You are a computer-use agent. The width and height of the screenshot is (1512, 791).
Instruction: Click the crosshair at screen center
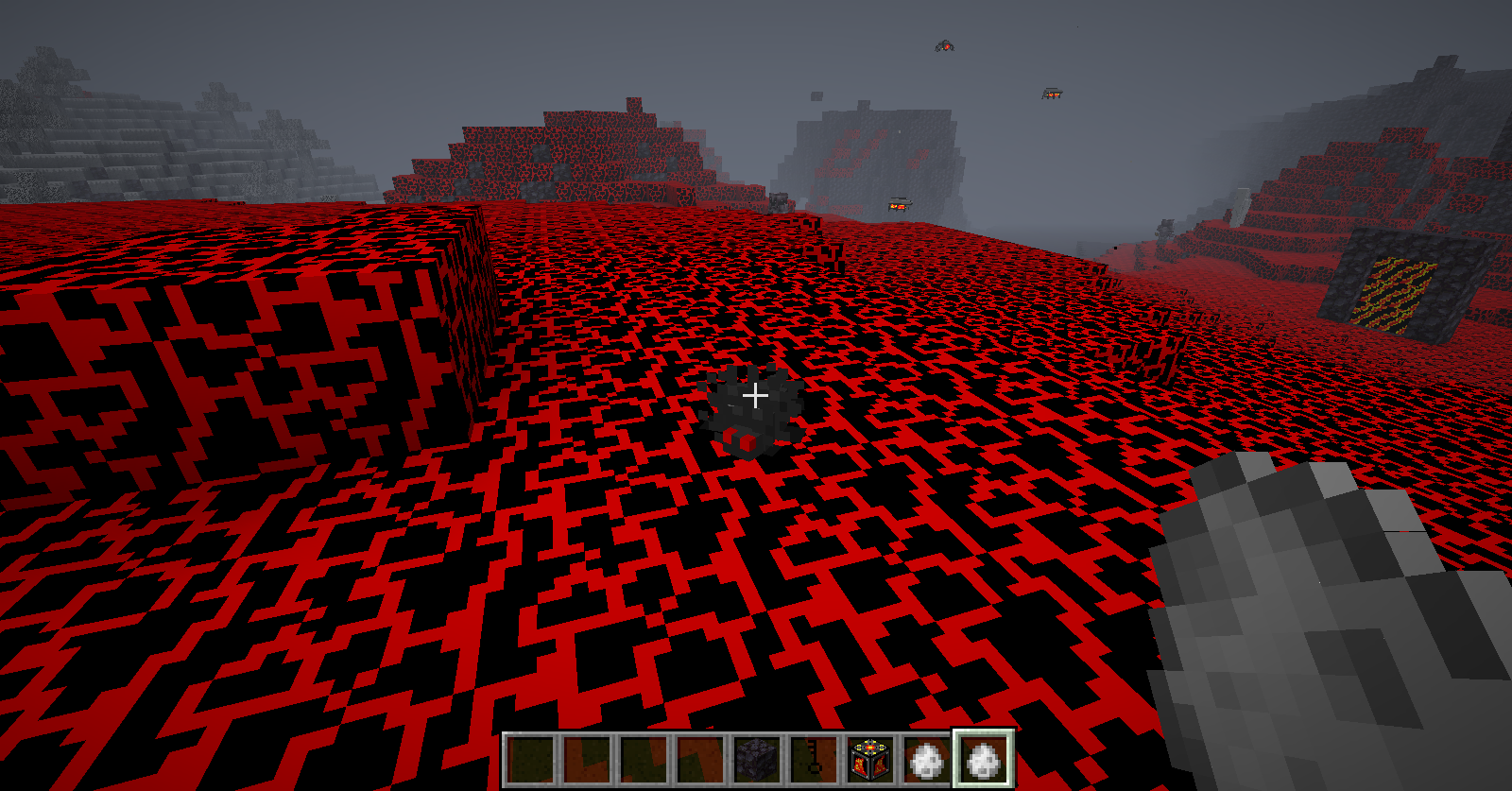[x=756, y=396]
